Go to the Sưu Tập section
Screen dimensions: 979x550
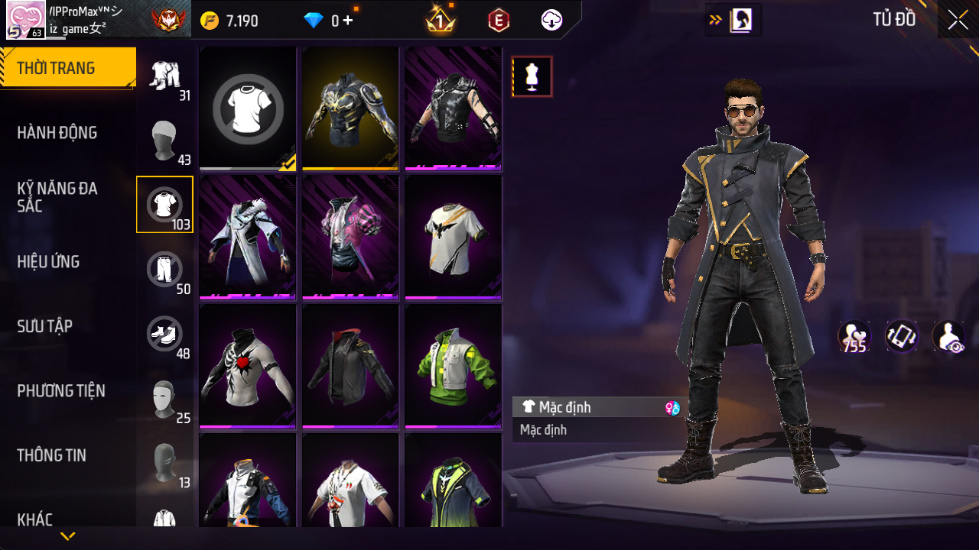[x=45, y=326]
